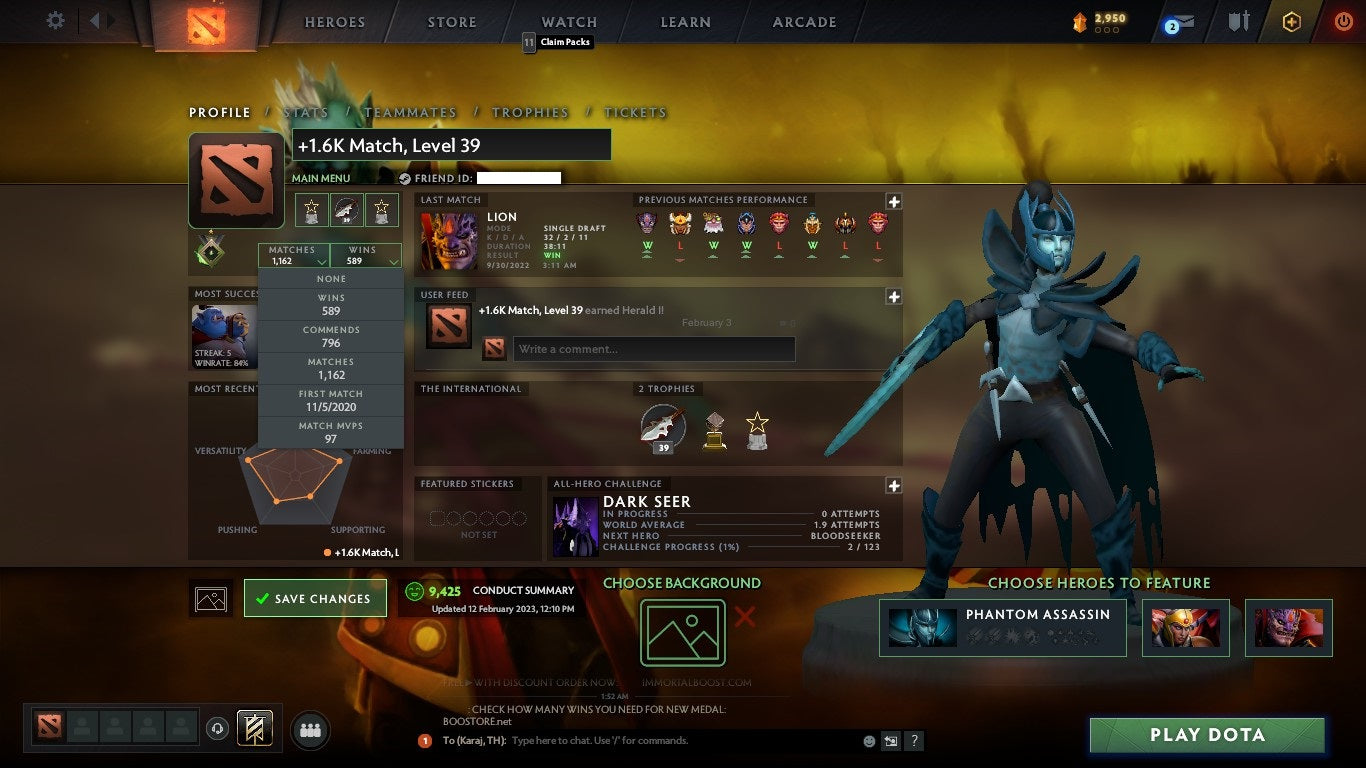Open the notifications envelope icon
The image size is (1366, 768).
coord(1181,22)
